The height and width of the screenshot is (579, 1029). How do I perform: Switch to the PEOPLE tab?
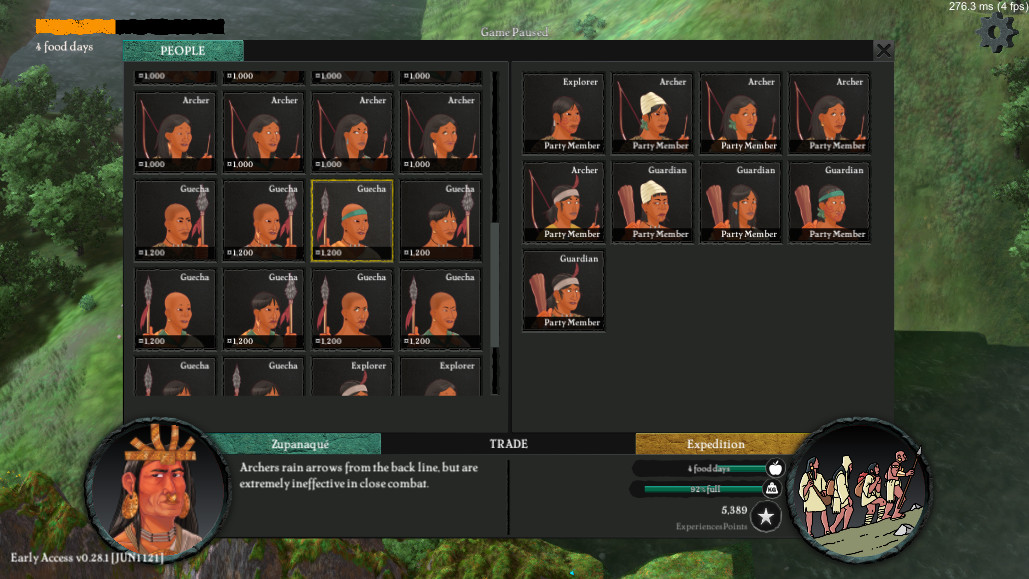pyautogui.click(x=183, y=51)
